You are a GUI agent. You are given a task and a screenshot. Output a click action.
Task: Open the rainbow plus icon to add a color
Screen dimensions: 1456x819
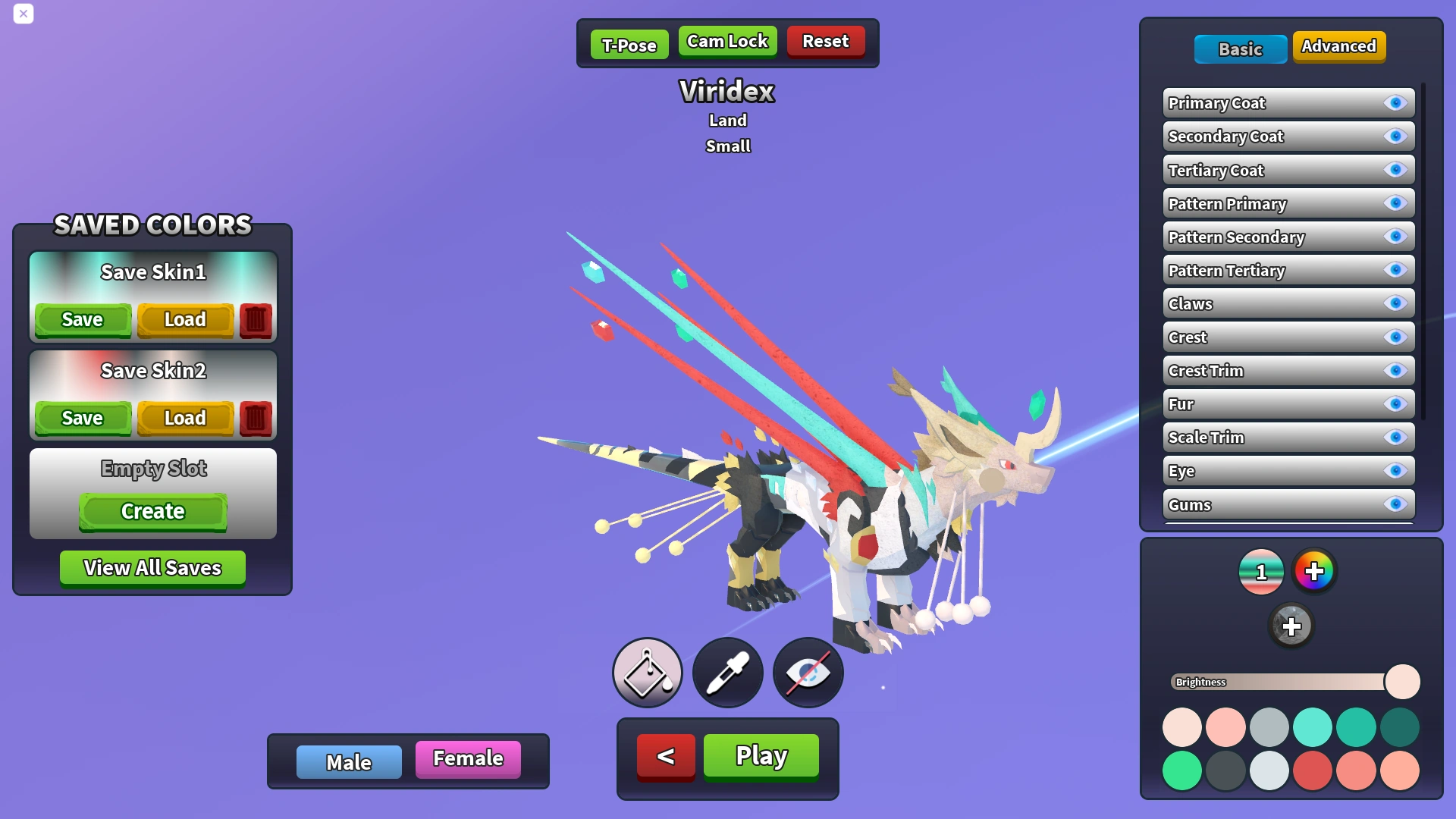coord(1314,572)
